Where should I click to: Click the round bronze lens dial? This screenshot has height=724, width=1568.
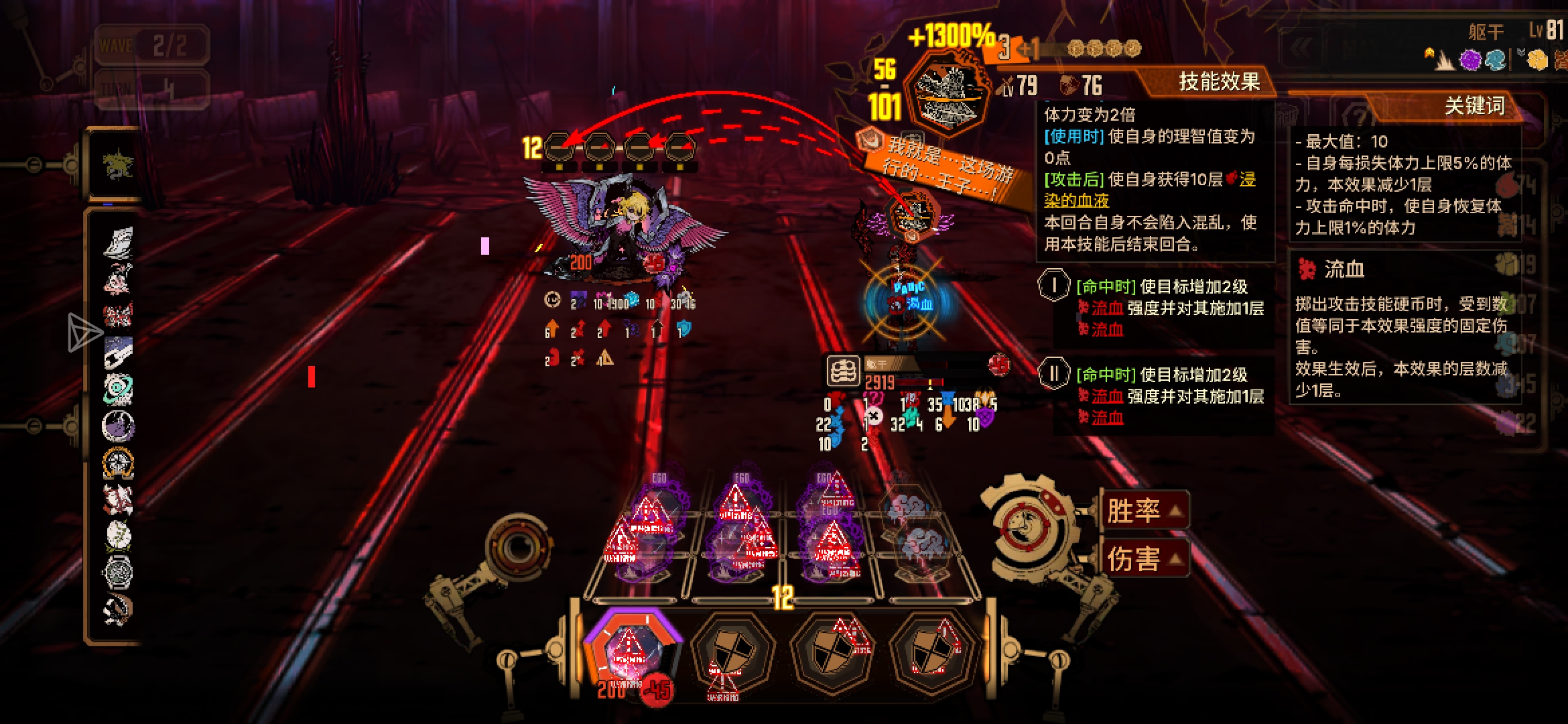519,546
